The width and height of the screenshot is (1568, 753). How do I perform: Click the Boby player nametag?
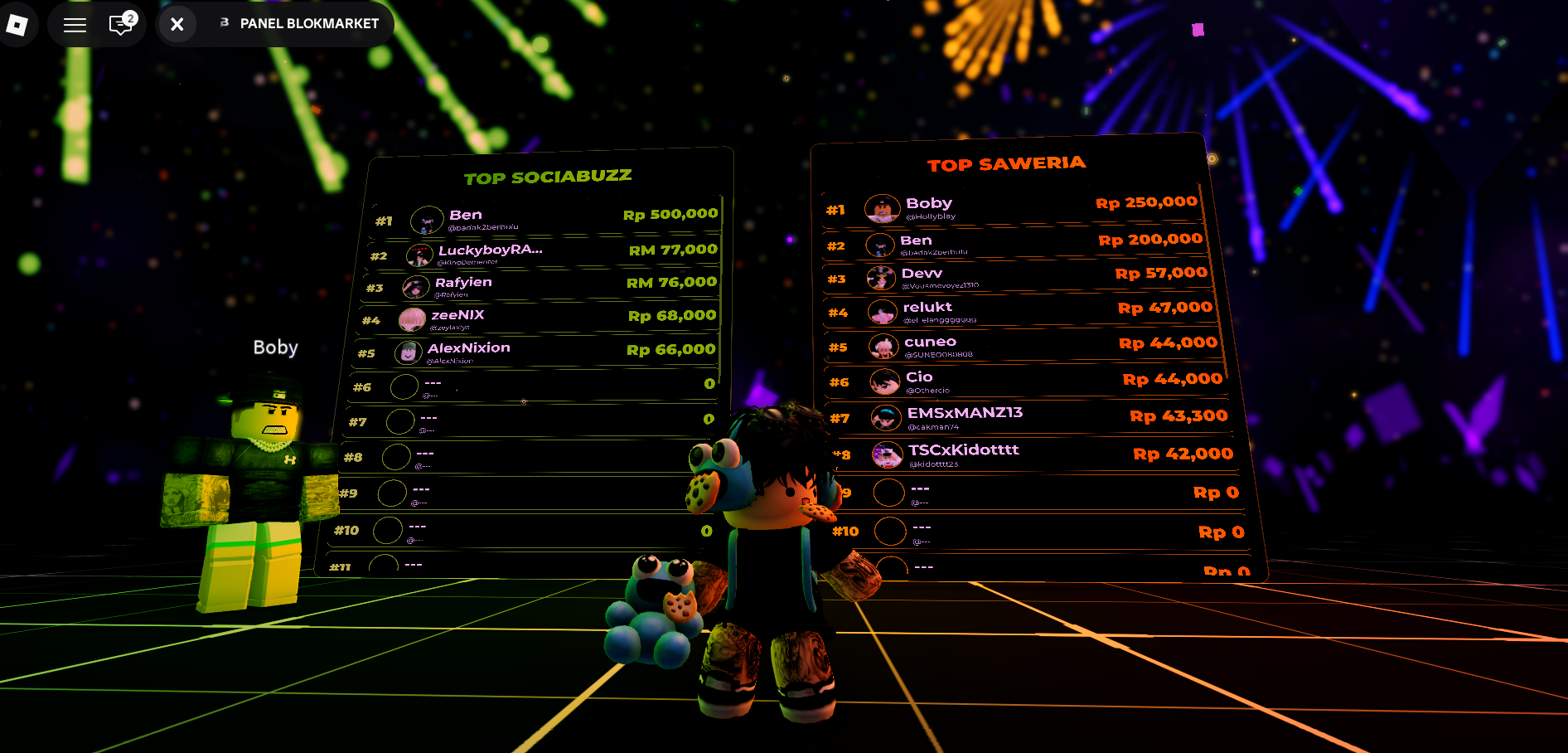(274, 347)
